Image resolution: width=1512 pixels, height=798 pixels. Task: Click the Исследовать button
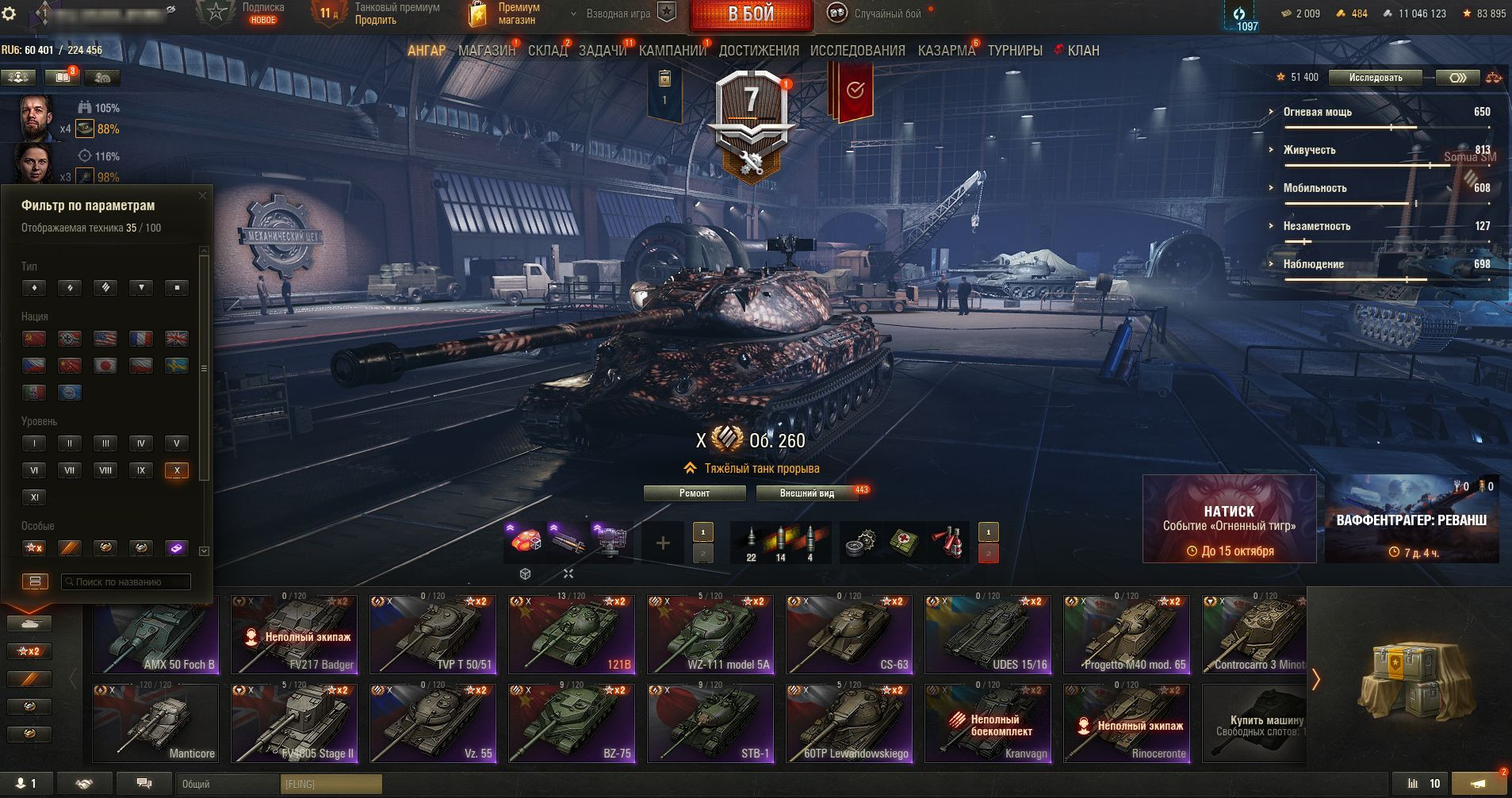coord(1376,78)
